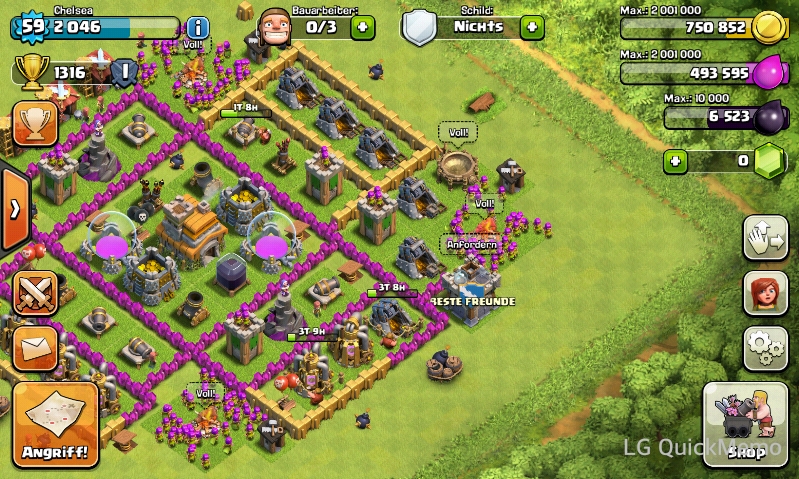Expand the orange side panel arrow

(x=15, y=209)
